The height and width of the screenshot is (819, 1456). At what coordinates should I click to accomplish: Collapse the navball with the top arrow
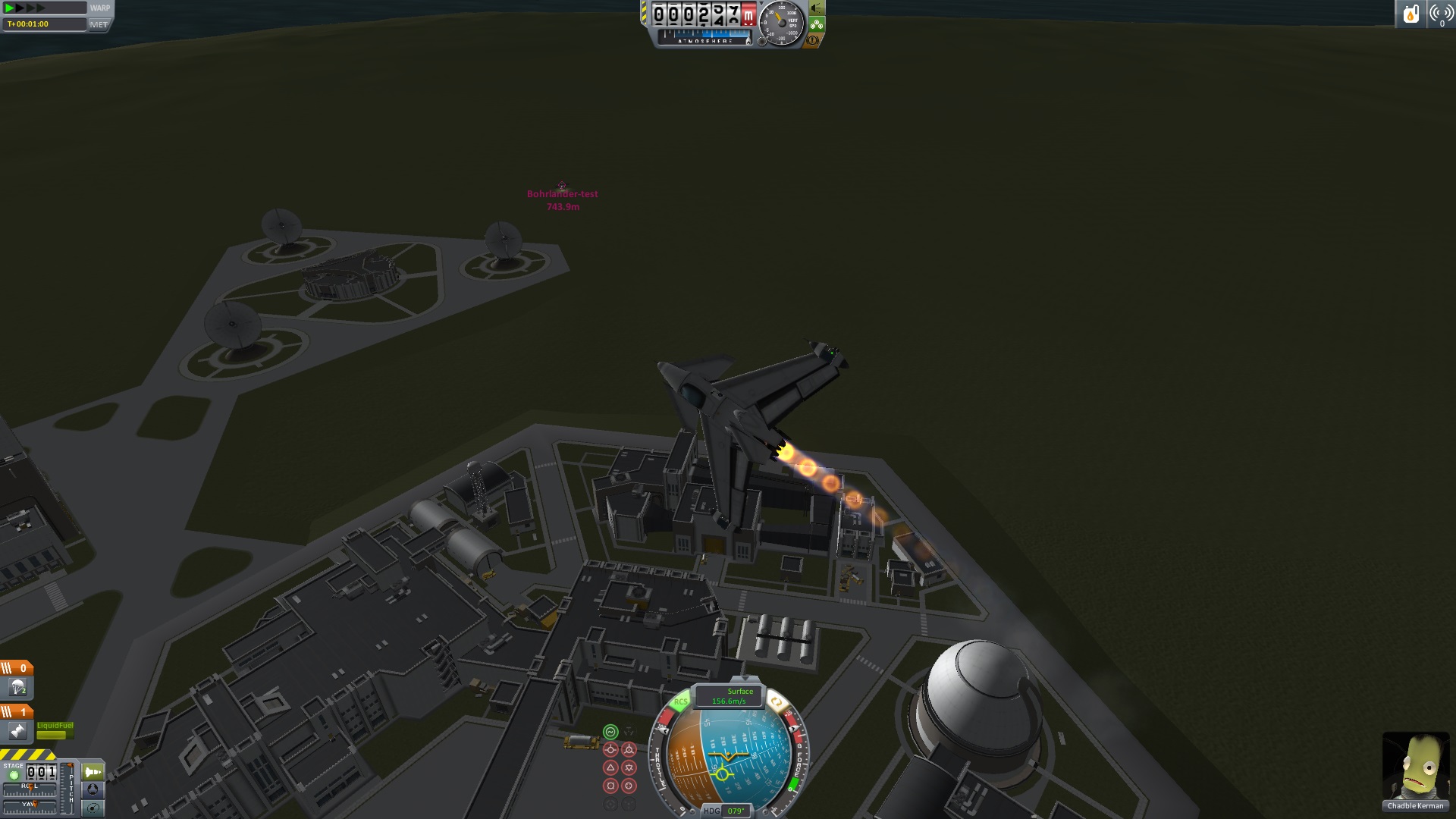[745, 679]
